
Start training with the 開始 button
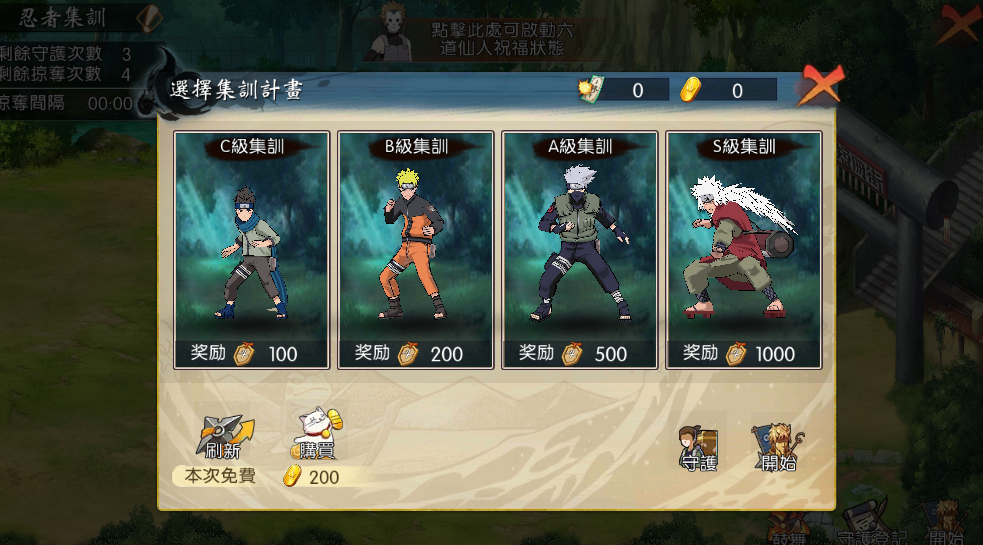coord(779,448)
